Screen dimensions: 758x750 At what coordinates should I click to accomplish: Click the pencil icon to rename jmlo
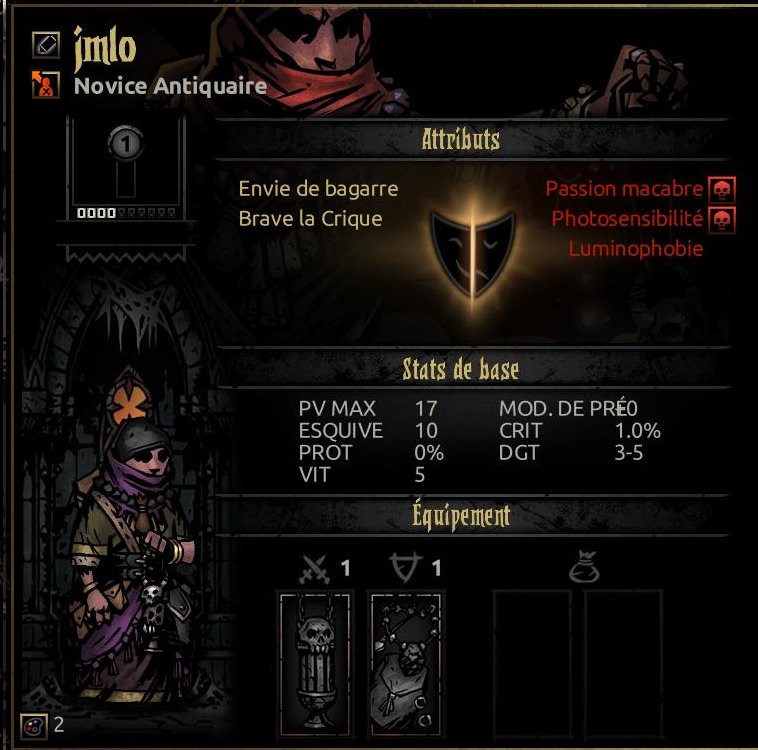click(x=45, y=44)
